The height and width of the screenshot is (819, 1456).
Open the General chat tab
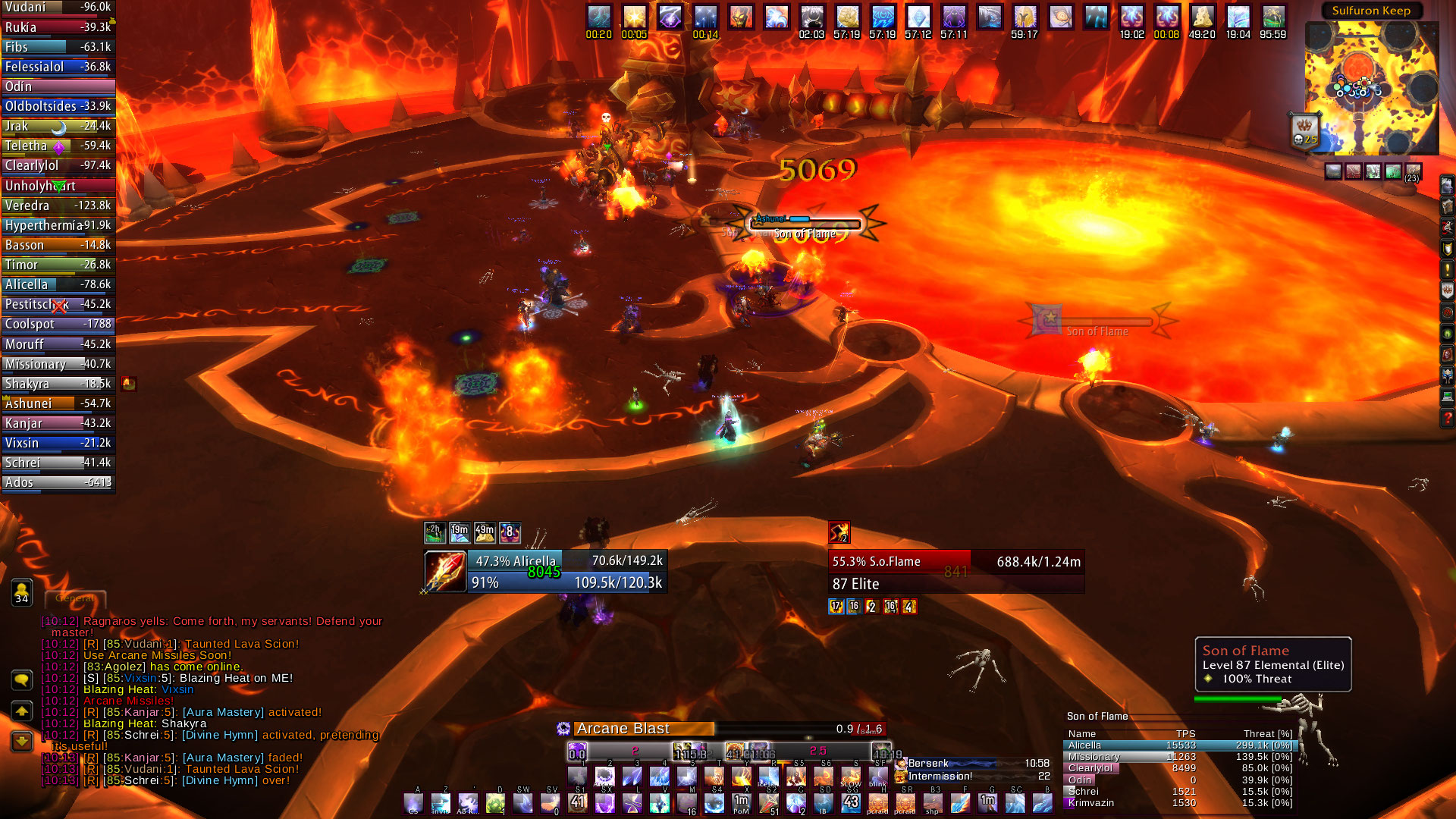pyautogui.click(x=75, y=598)
